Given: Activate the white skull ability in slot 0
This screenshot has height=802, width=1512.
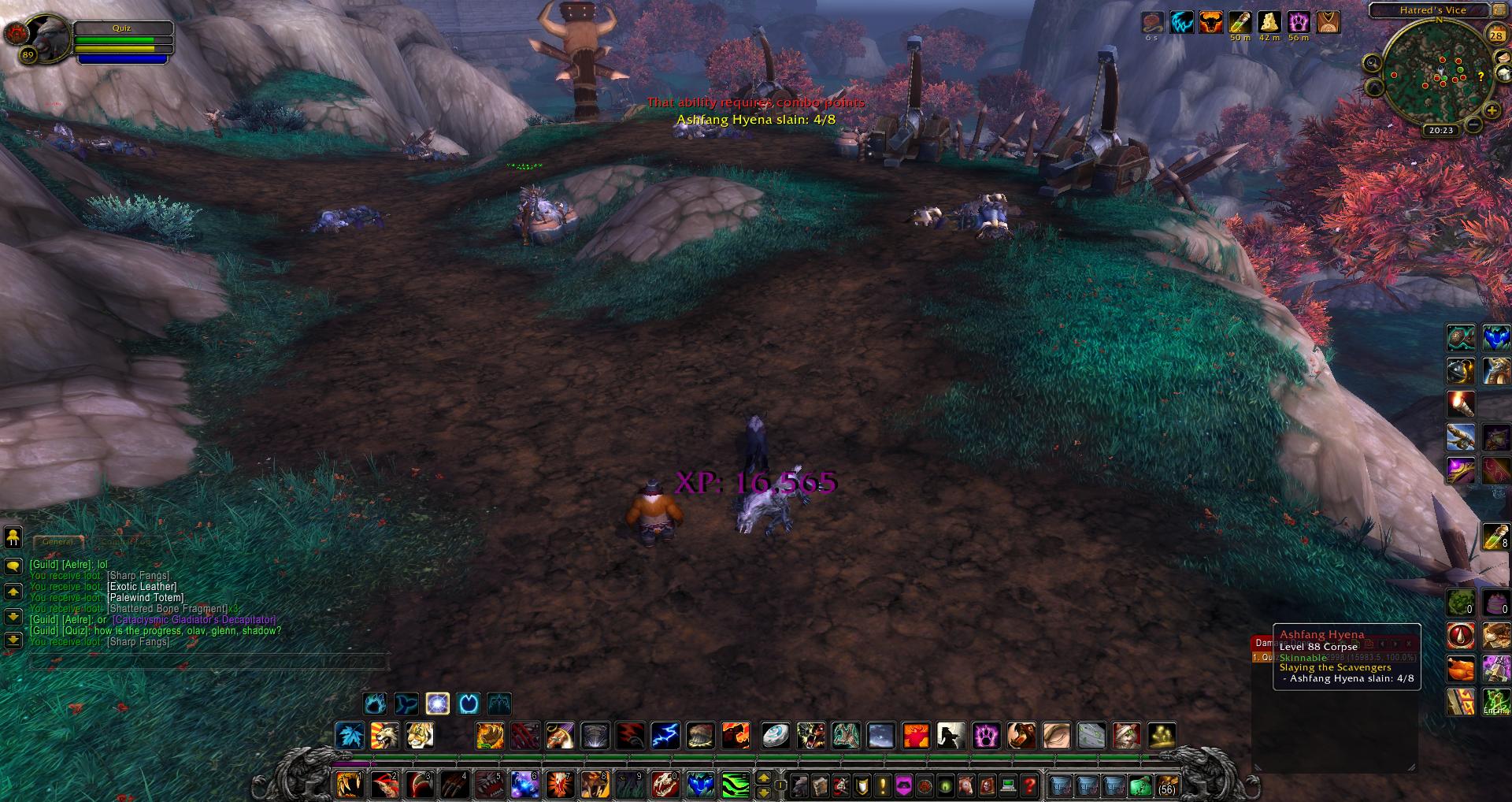Looking at the screenshot, I should (x=665, y=785).
